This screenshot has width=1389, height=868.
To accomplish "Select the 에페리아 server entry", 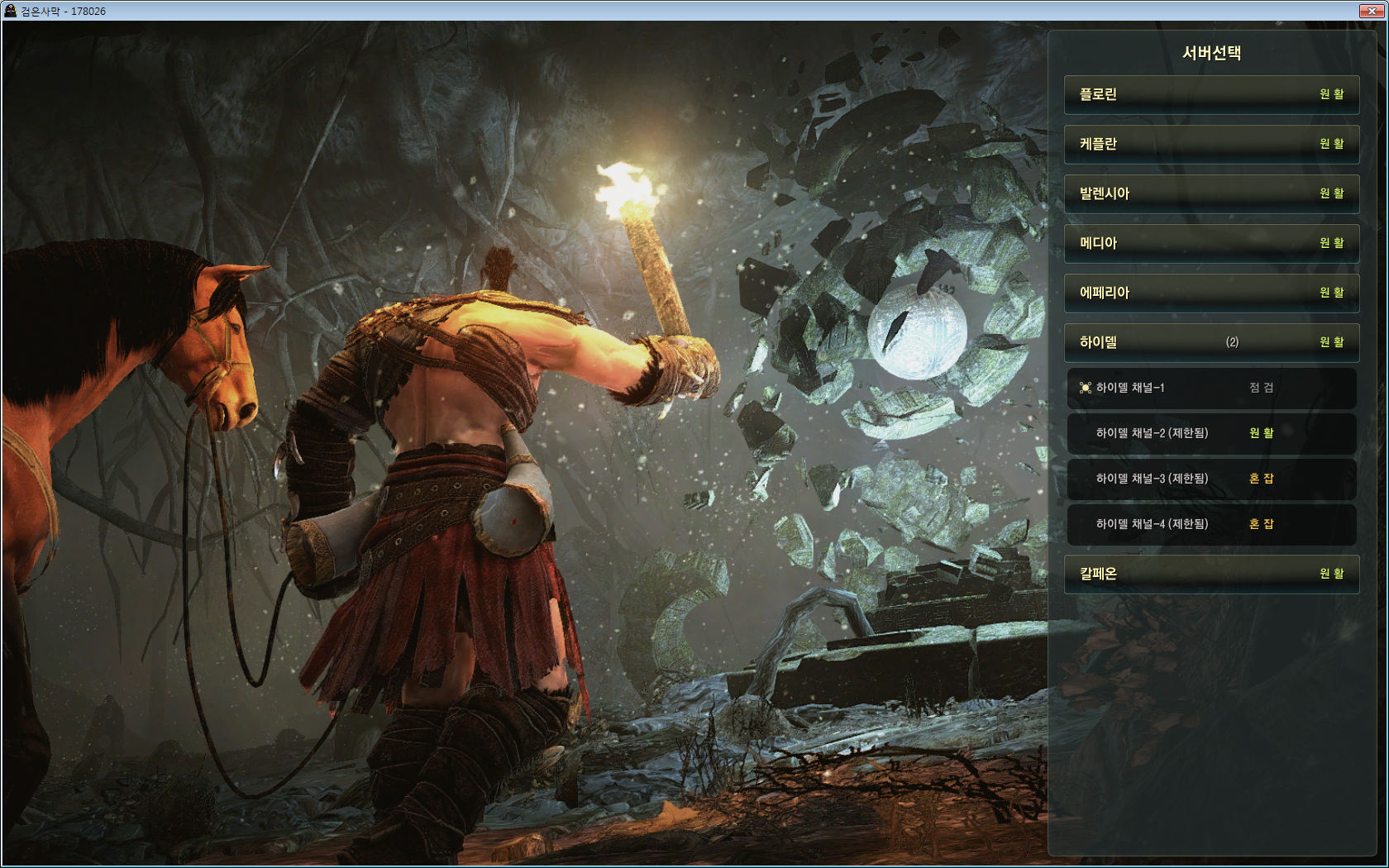I will pos(1211,293).
